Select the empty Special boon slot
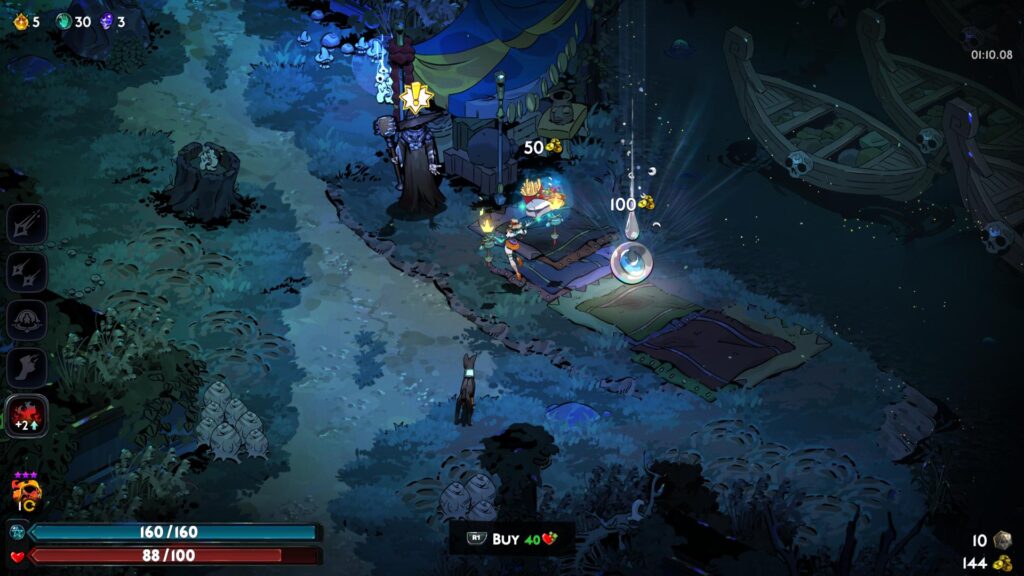Image resolution: width=1024 pixels, height=576 pixels. [26, 271]
